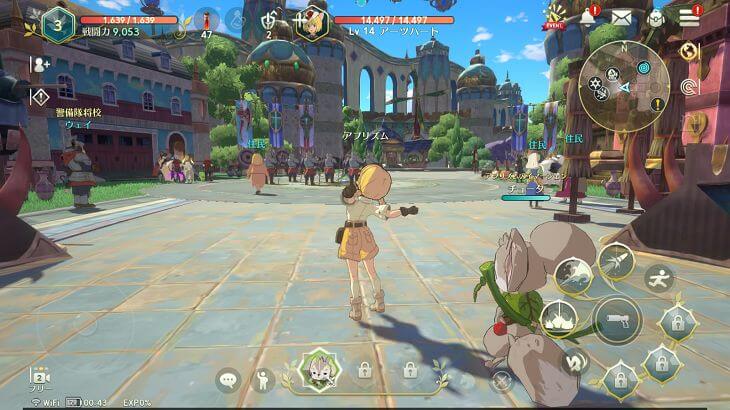This screenshot has width=730, height=410.
Task: Select the cat familiar portrait
Action: tap(321, 370)
